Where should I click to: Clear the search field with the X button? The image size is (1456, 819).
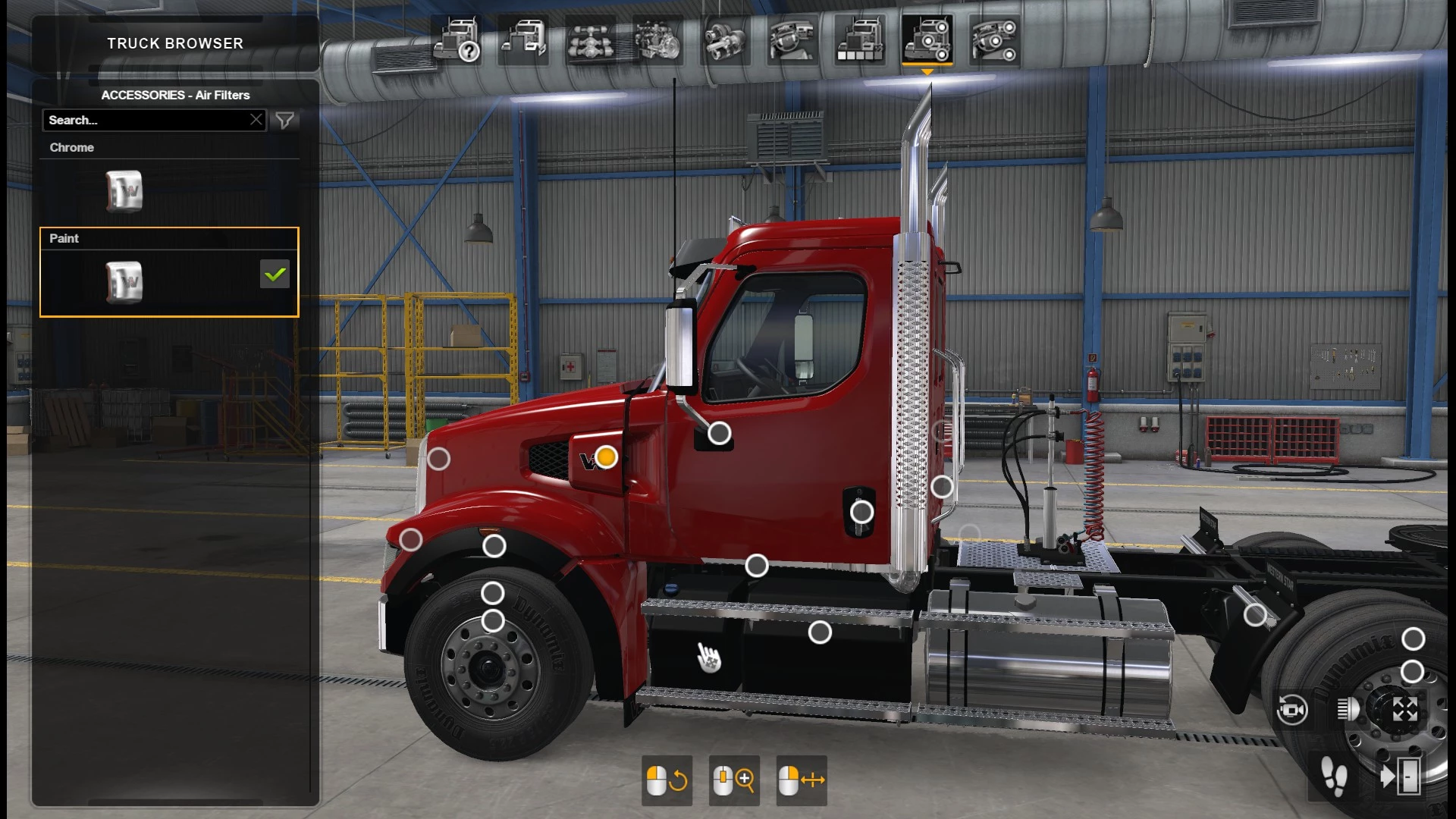pyautogui.click(x=256, y=119)
